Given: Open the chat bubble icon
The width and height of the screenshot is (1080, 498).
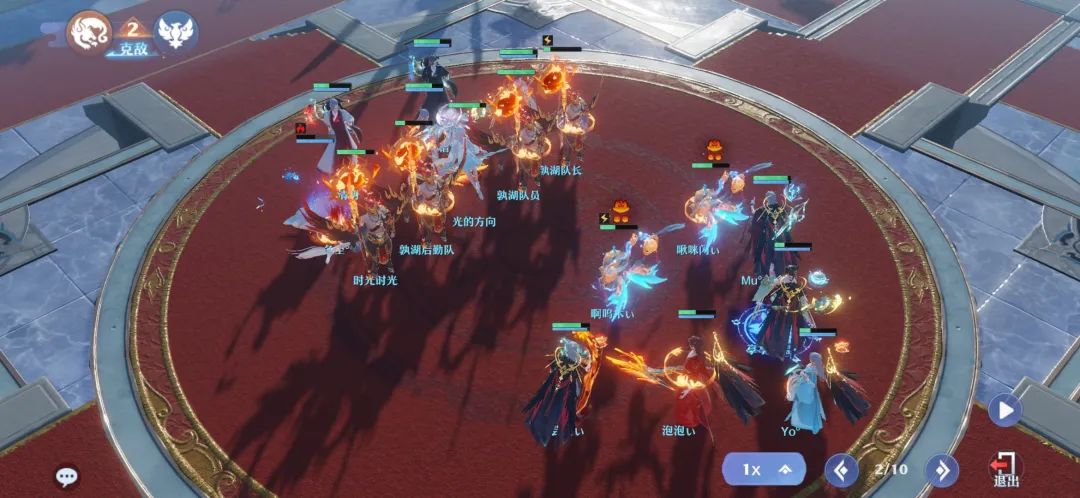Looking at the screenshot, I should click(x=67, y=477).
